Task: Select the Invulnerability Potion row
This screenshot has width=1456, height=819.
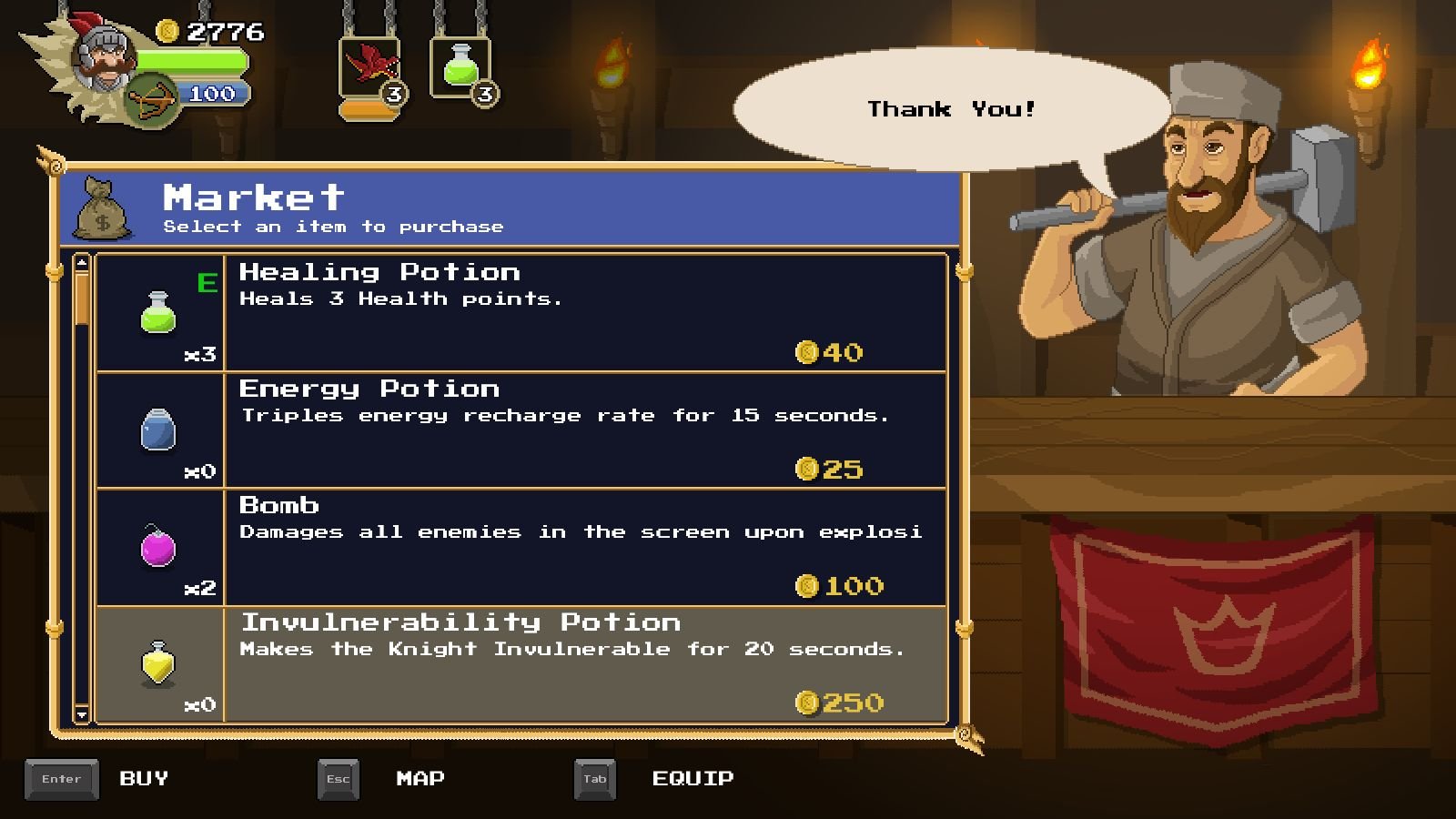Action: tap(521, 663)
